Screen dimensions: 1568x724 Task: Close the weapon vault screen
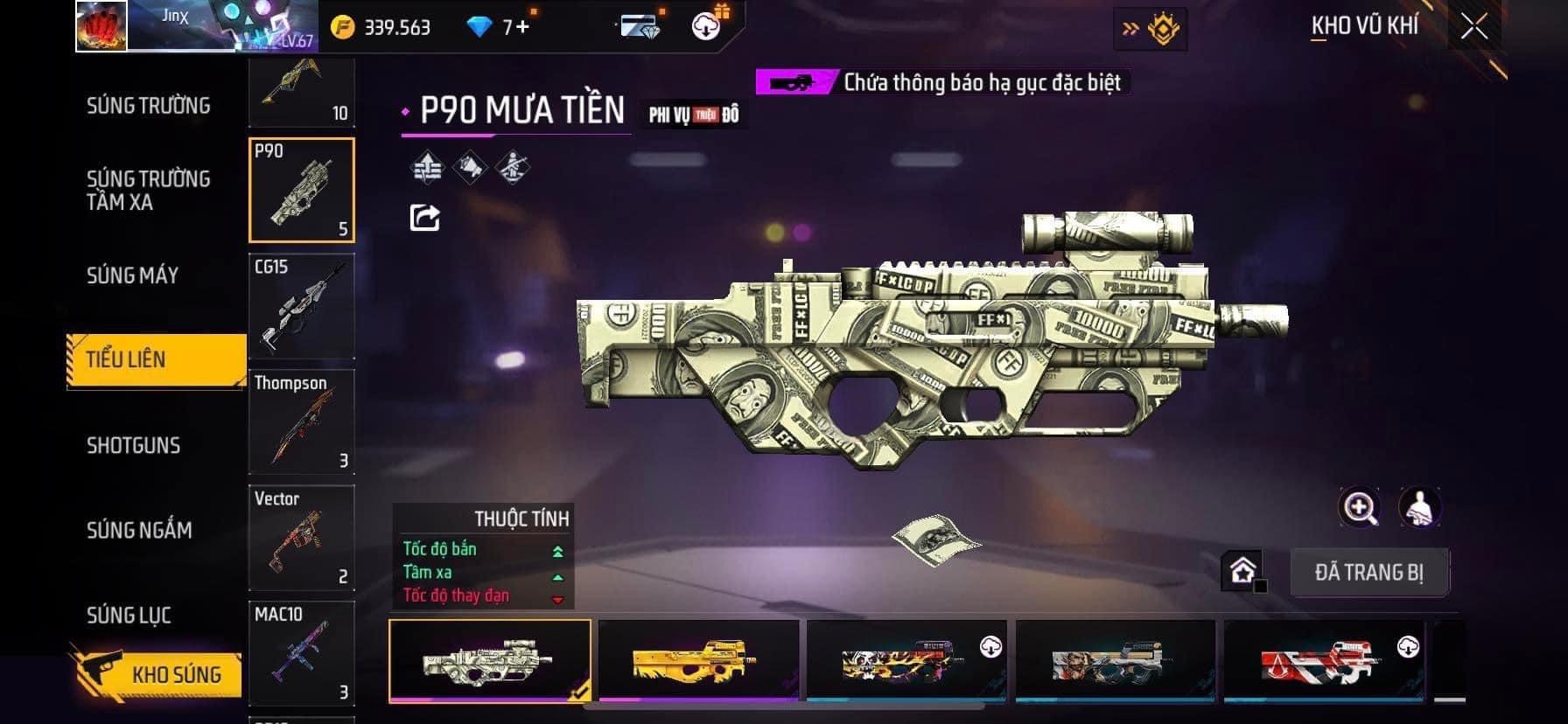tap(1473, 28)
